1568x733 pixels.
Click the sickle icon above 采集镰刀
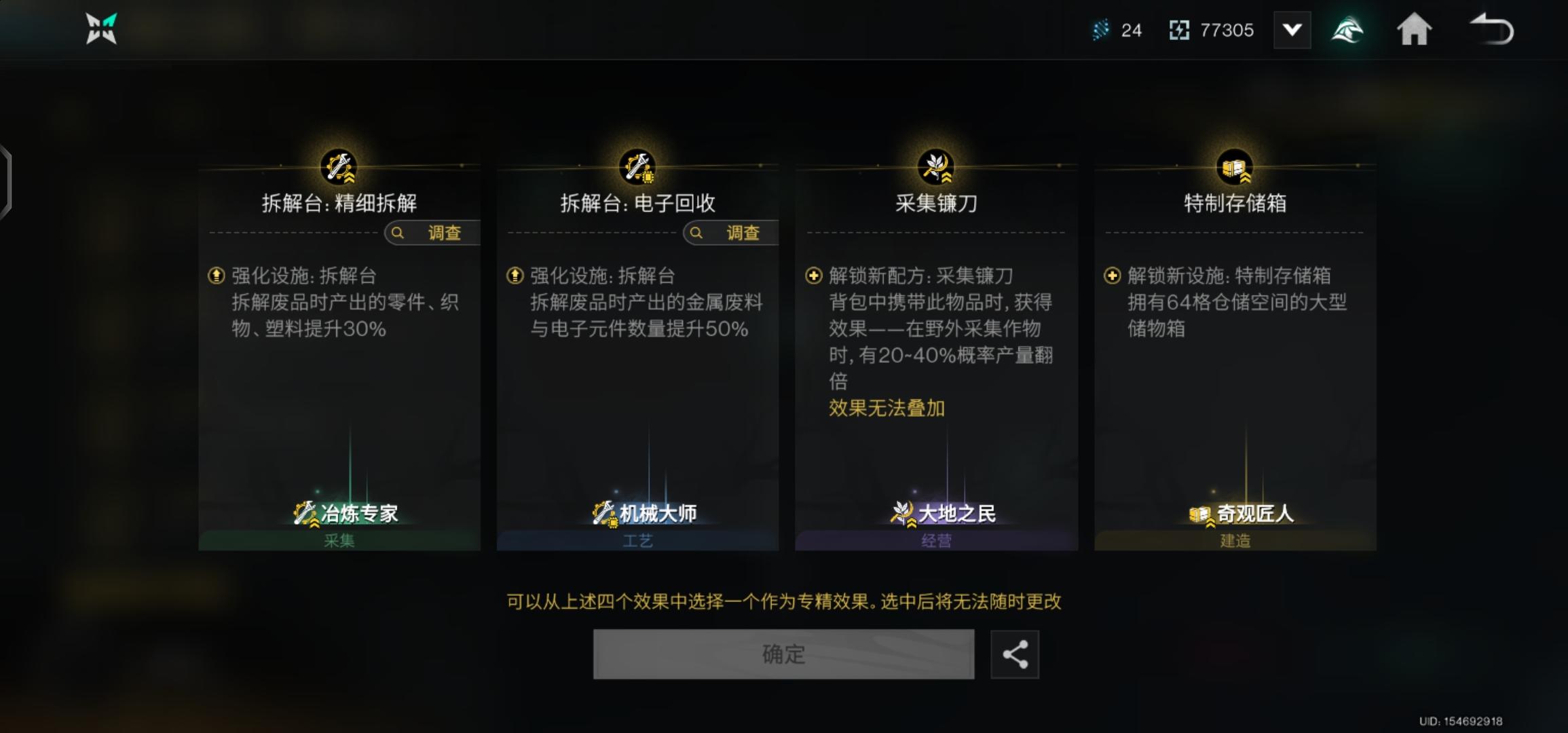[936, 167]
